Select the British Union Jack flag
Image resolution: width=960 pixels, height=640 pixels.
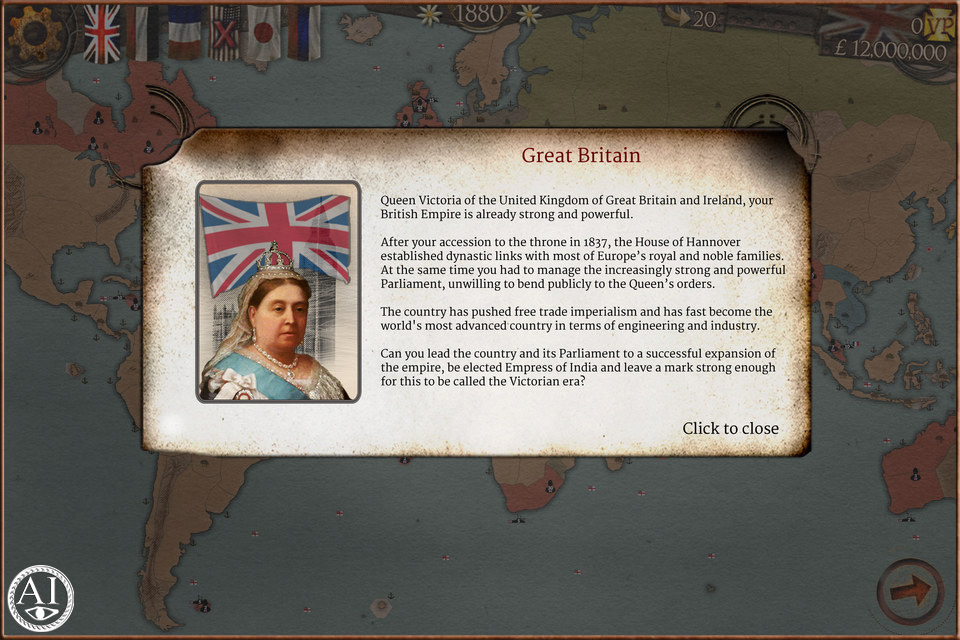tap(101, 32)
